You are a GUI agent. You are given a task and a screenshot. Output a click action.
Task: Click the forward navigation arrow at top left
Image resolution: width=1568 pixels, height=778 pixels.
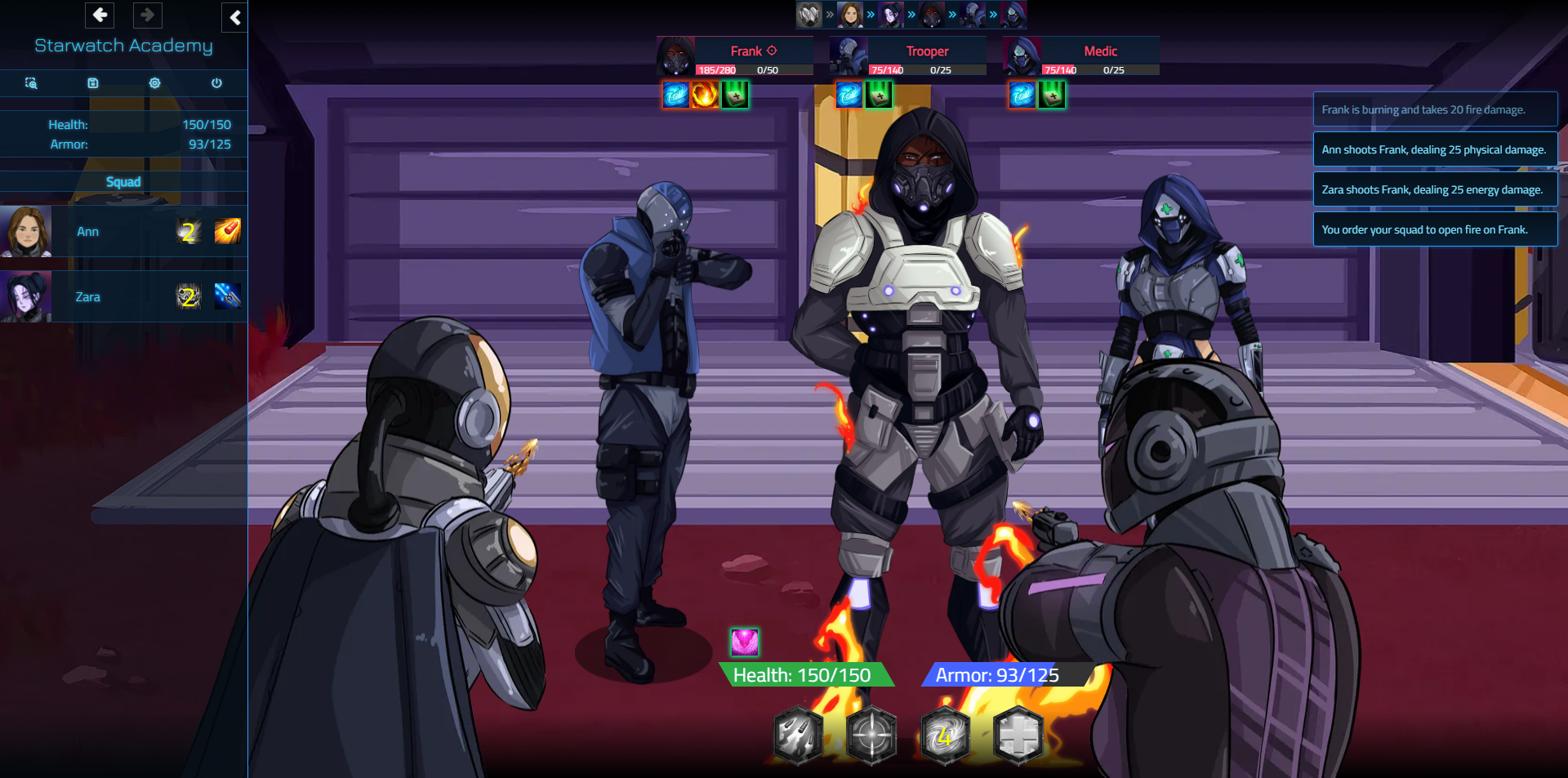click(x=147, y=15)
